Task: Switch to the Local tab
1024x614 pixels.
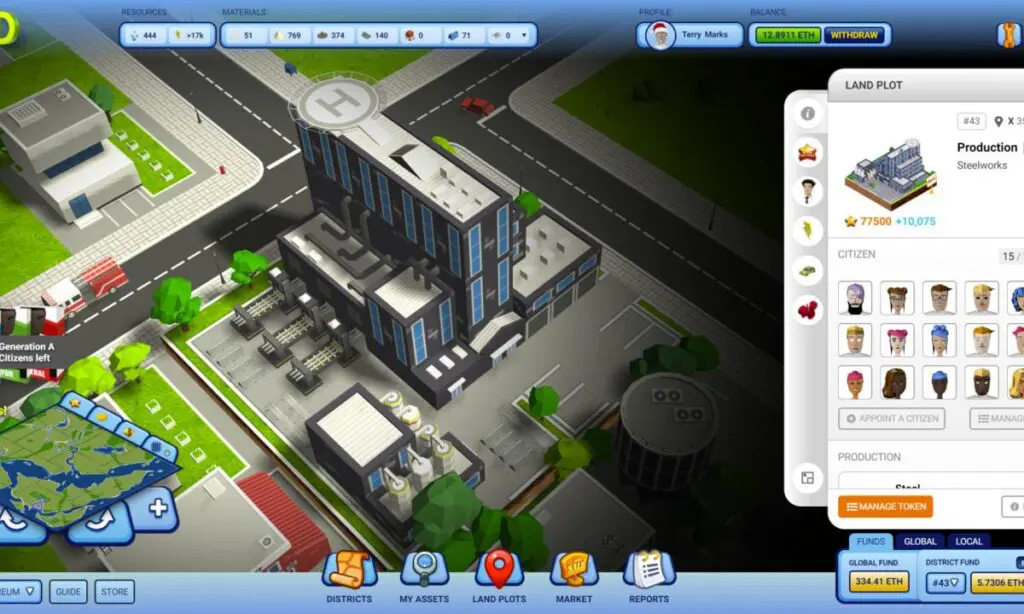Action: 969,541
